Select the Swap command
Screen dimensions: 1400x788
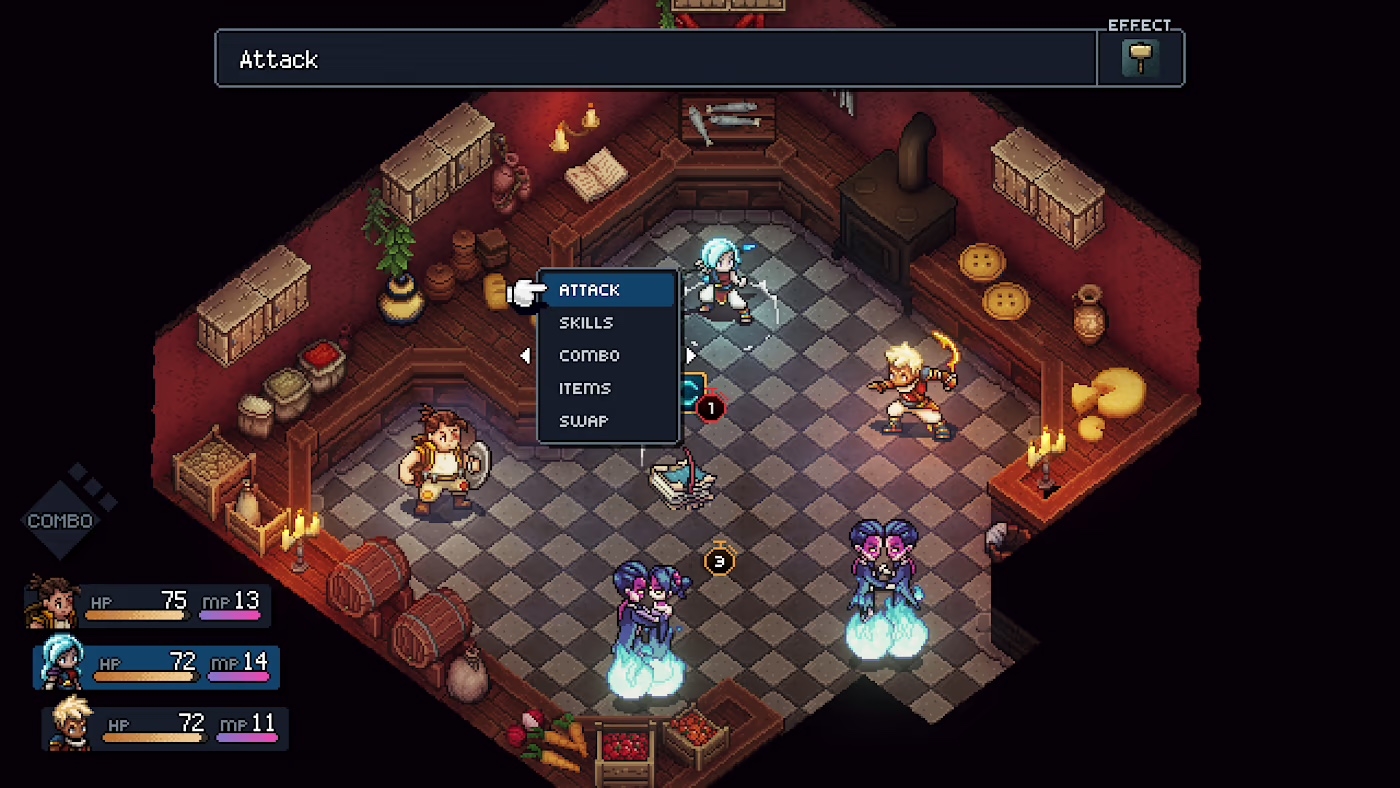(583, 421)
